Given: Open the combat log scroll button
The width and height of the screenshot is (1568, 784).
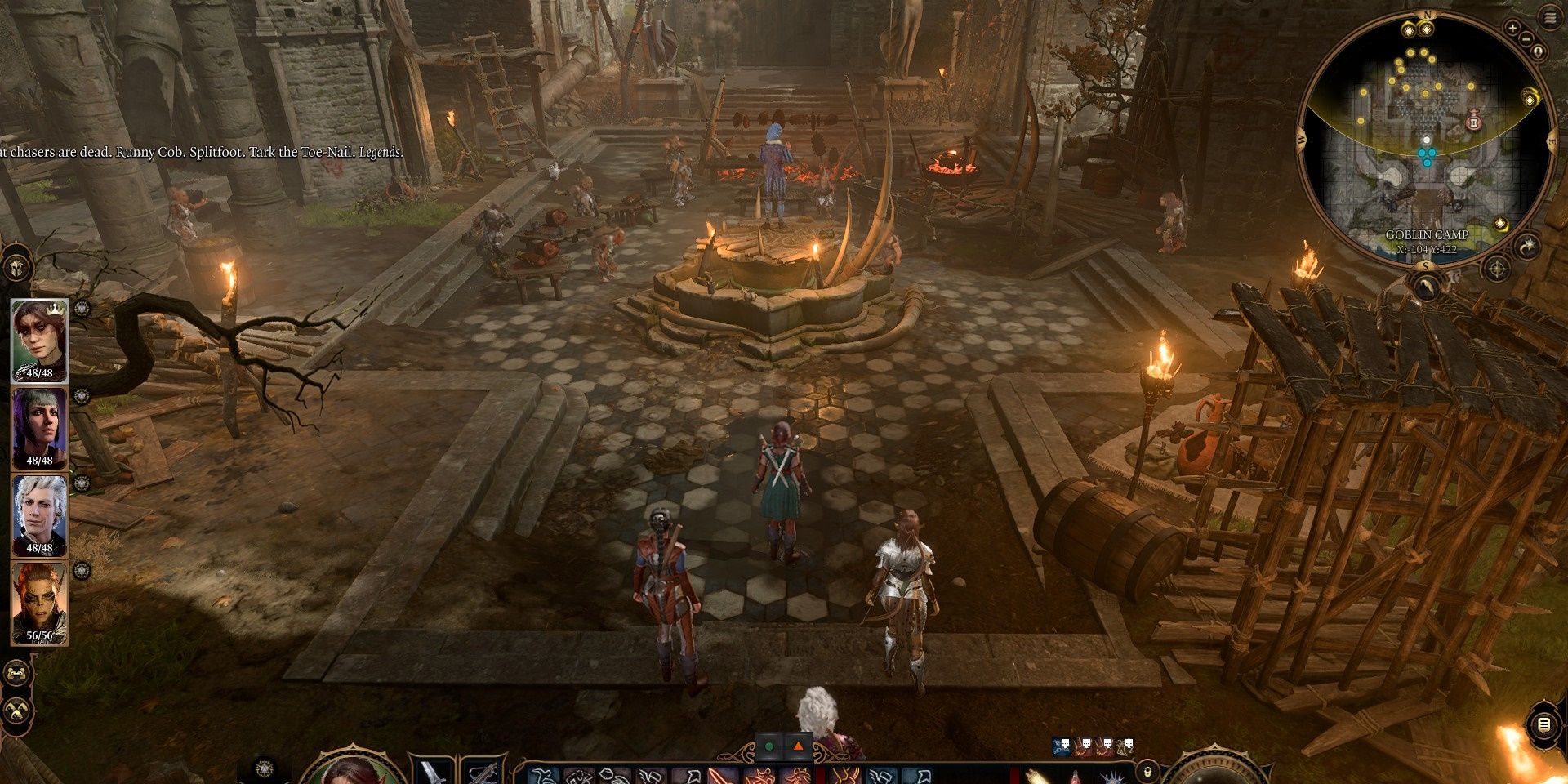Looking at the screenshot, I should pyautogui.click(x=1543, y=724).
